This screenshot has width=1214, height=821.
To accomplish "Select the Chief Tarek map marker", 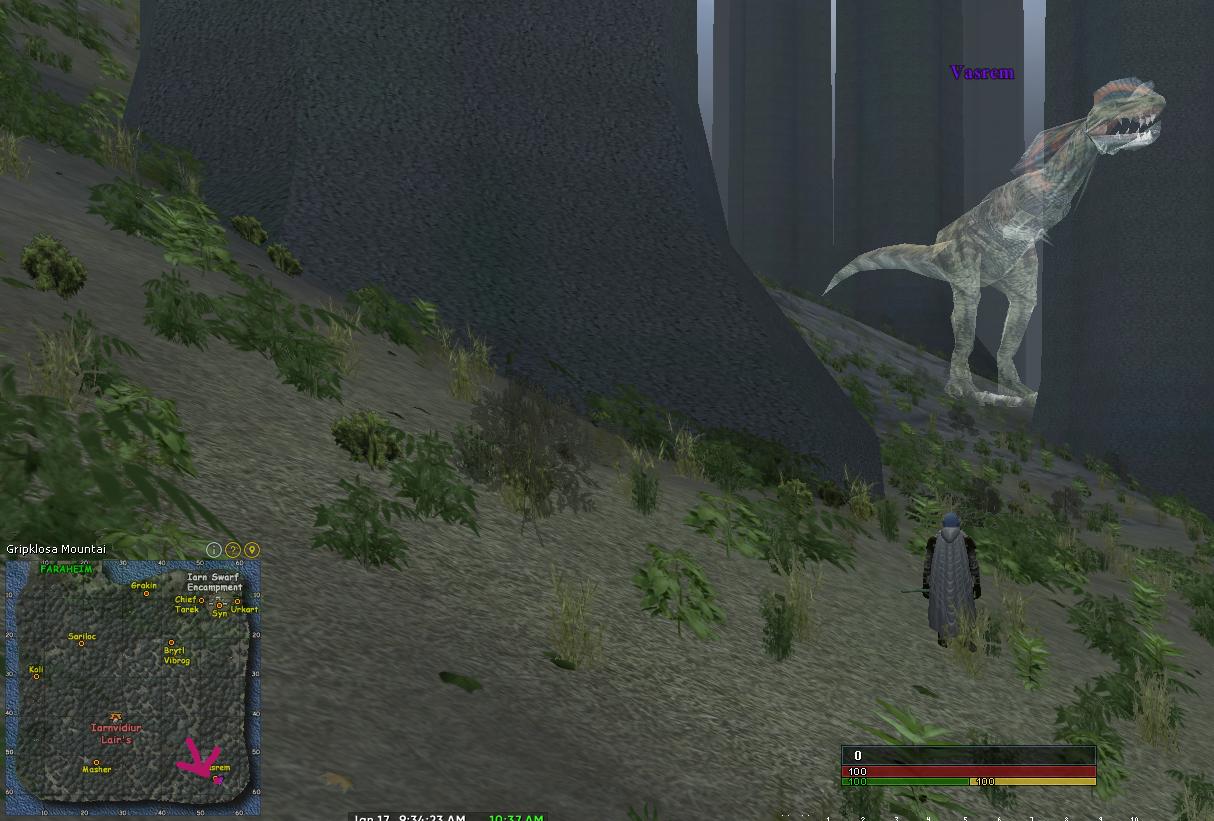I will point(201,600).
